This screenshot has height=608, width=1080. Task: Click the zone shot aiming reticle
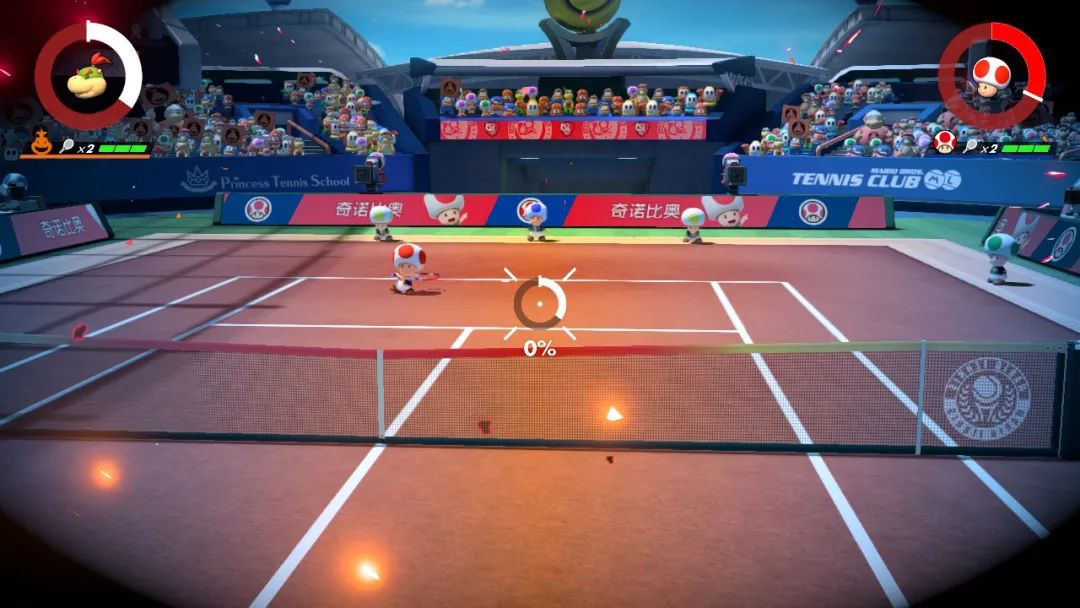coord(539,302)
